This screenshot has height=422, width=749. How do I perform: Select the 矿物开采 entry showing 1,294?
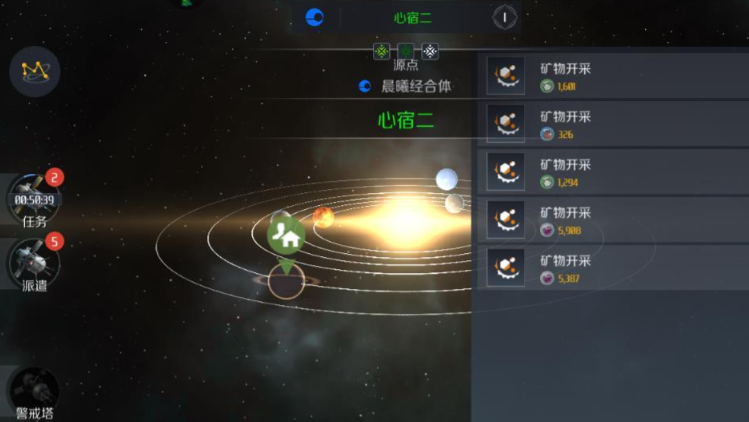pyautogui.click(x=611, y=172)
